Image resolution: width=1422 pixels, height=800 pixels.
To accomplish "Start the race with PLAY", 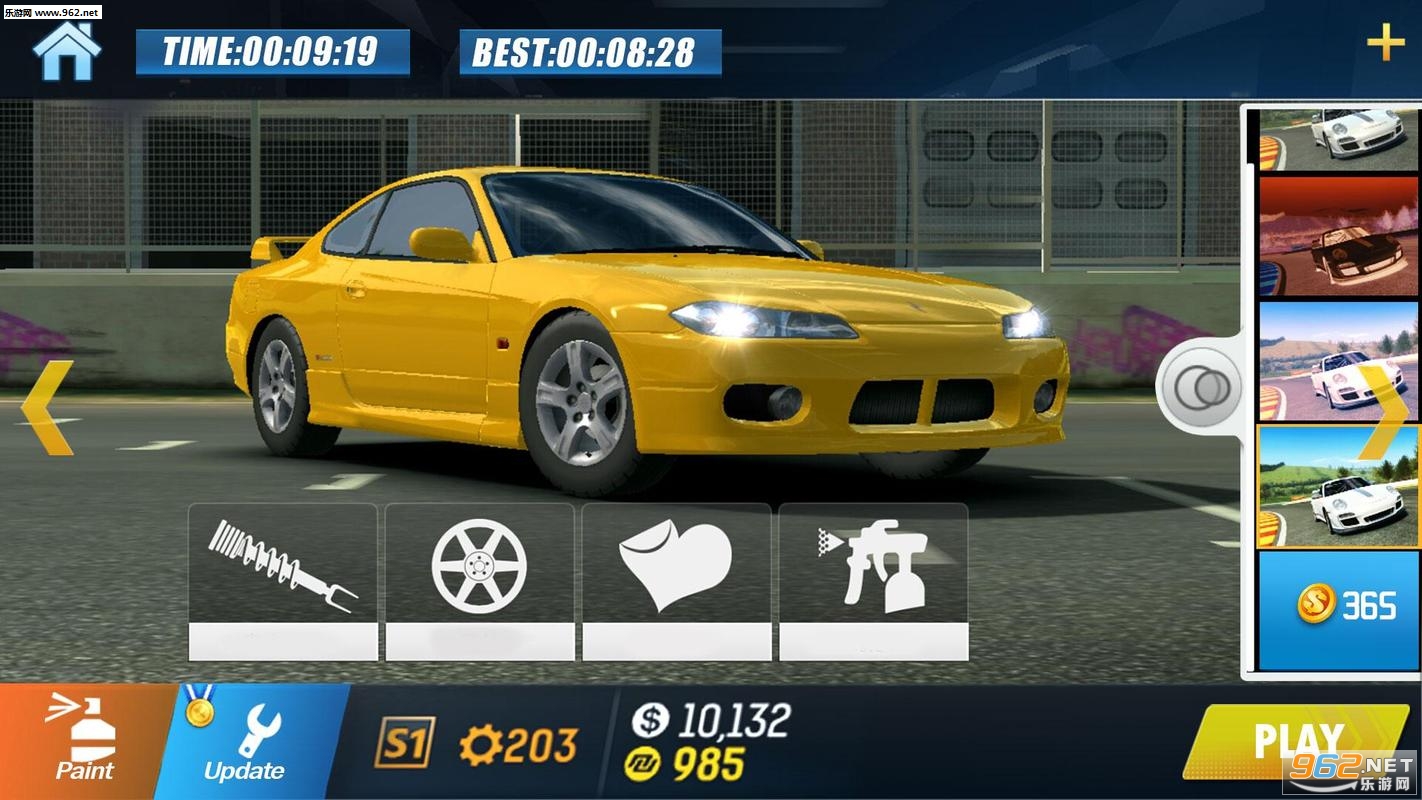I will point(1298,742).
